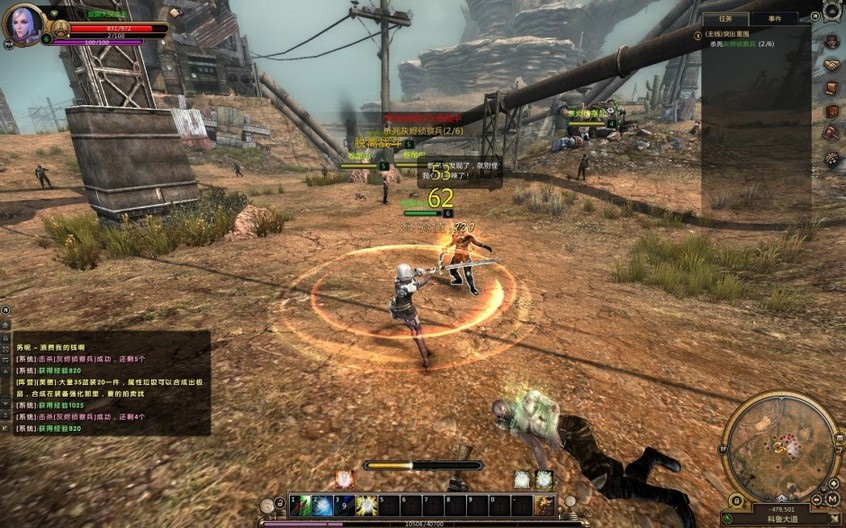Open the gears settings icon
Screen dimensions: 846x528
[831, 158]
